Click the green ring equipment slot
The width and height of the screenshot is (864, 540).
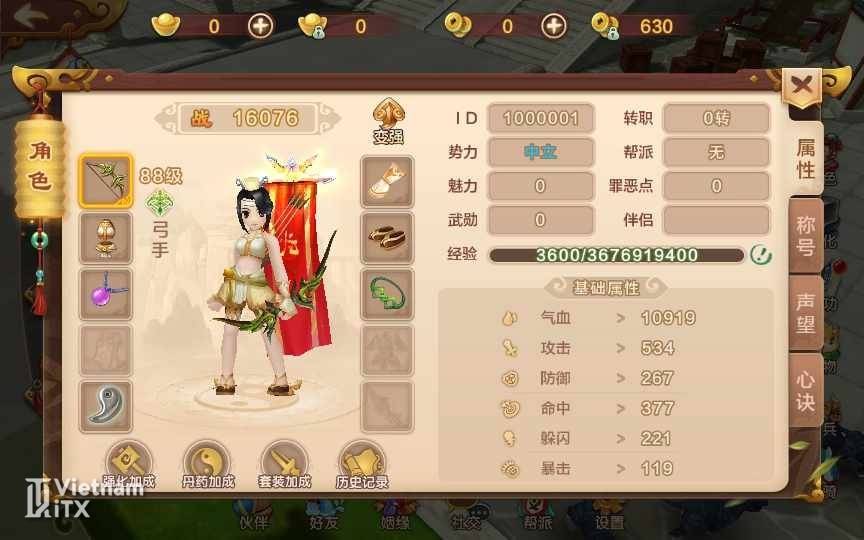click(x=387, y=294)
